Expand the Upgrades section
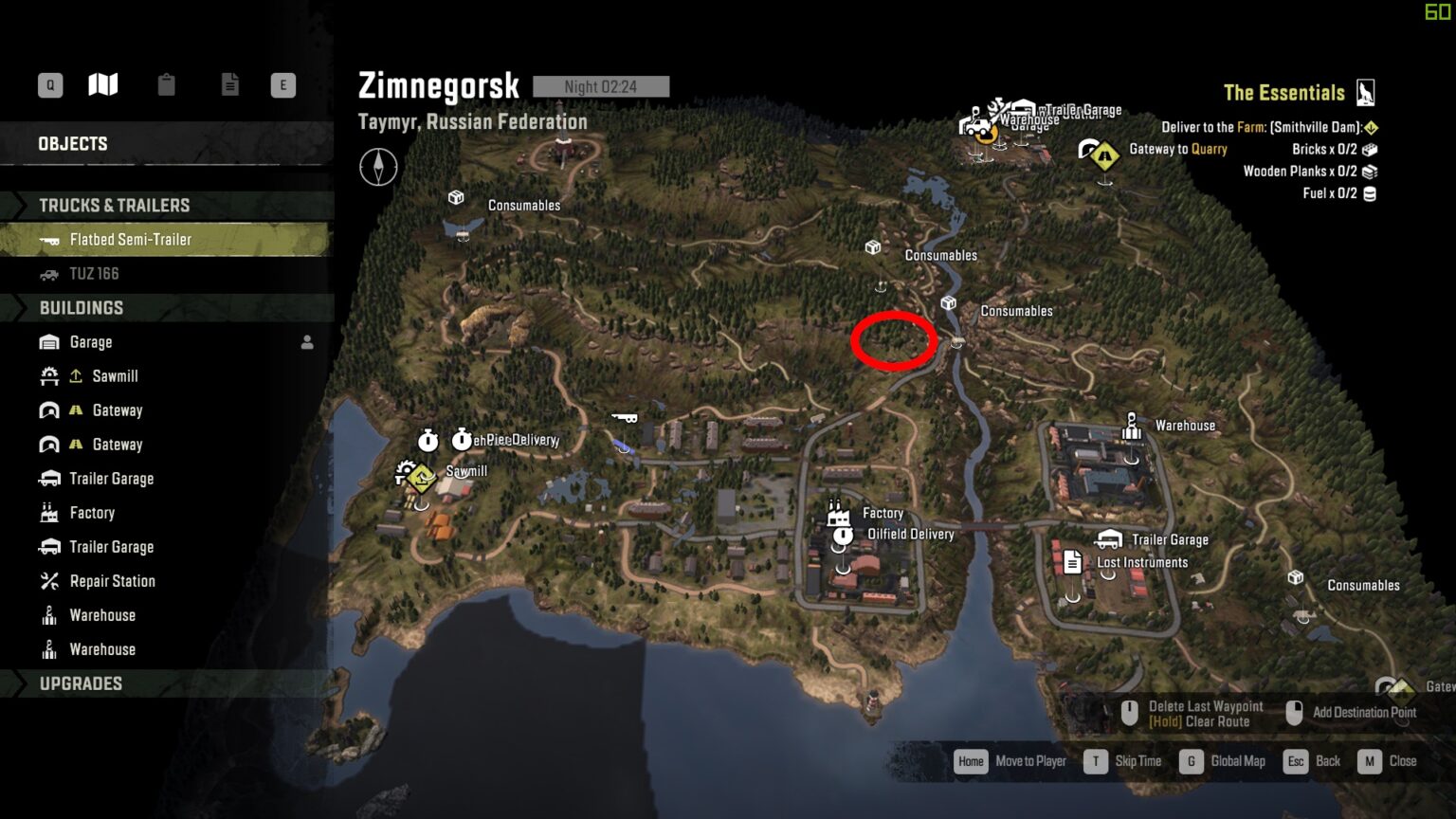The height and width of the screenshot is (819, 1456). coord(81,683)
